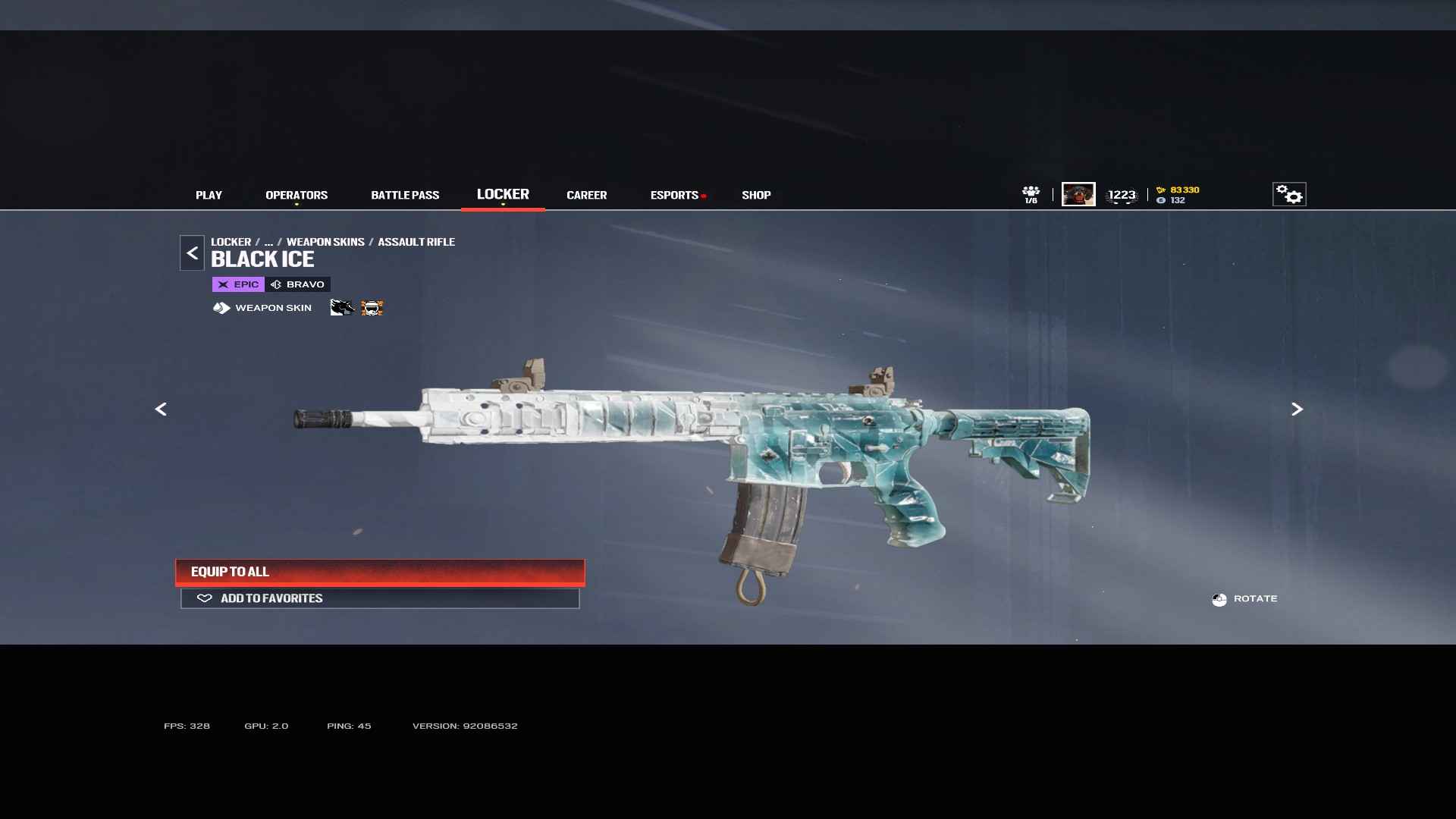Image resolution: width=1456 pixels, height=819 pixels.
Task: Click the renown and credits currency display
Action: pyautogui.click(x=1179, y=195)
